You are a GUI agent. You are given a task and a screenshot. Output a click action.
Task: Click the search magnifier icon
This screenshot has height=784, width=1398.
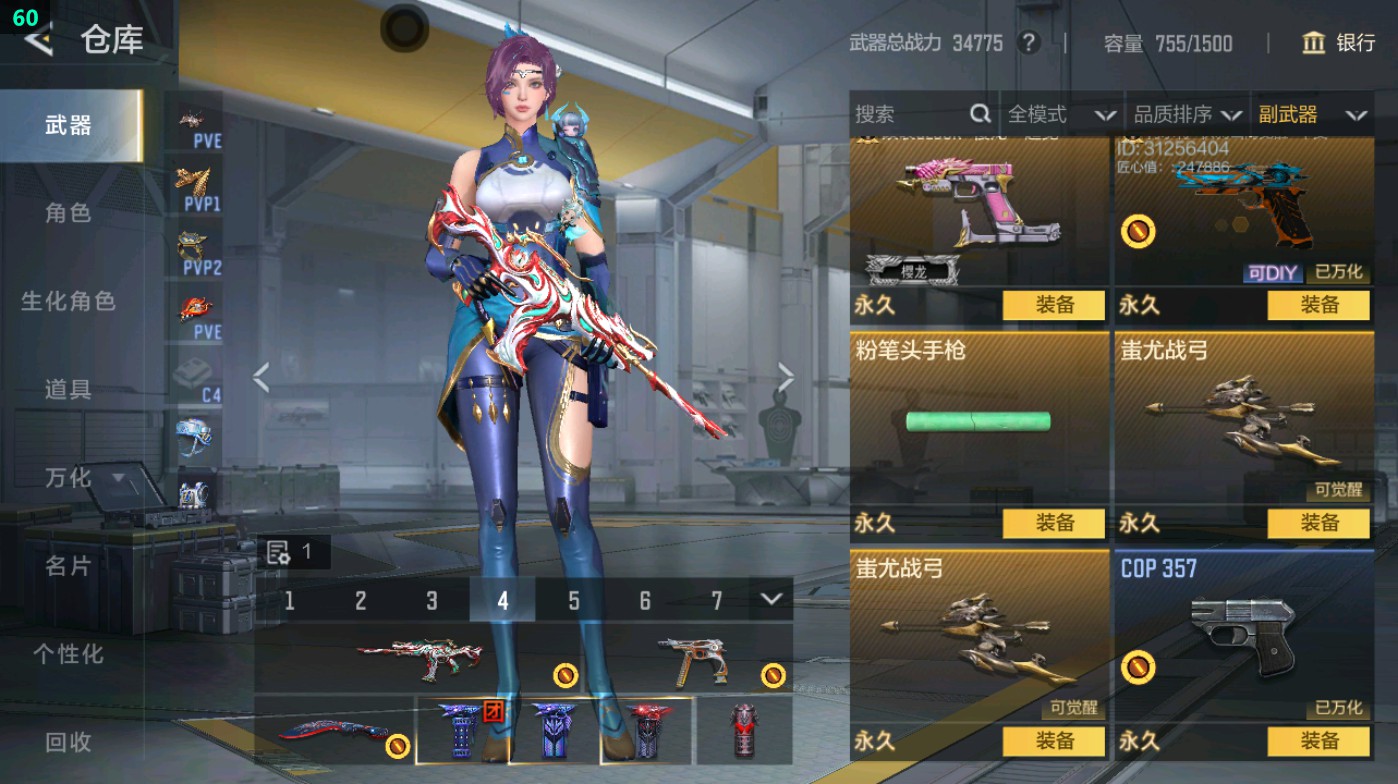pos(978,113)
